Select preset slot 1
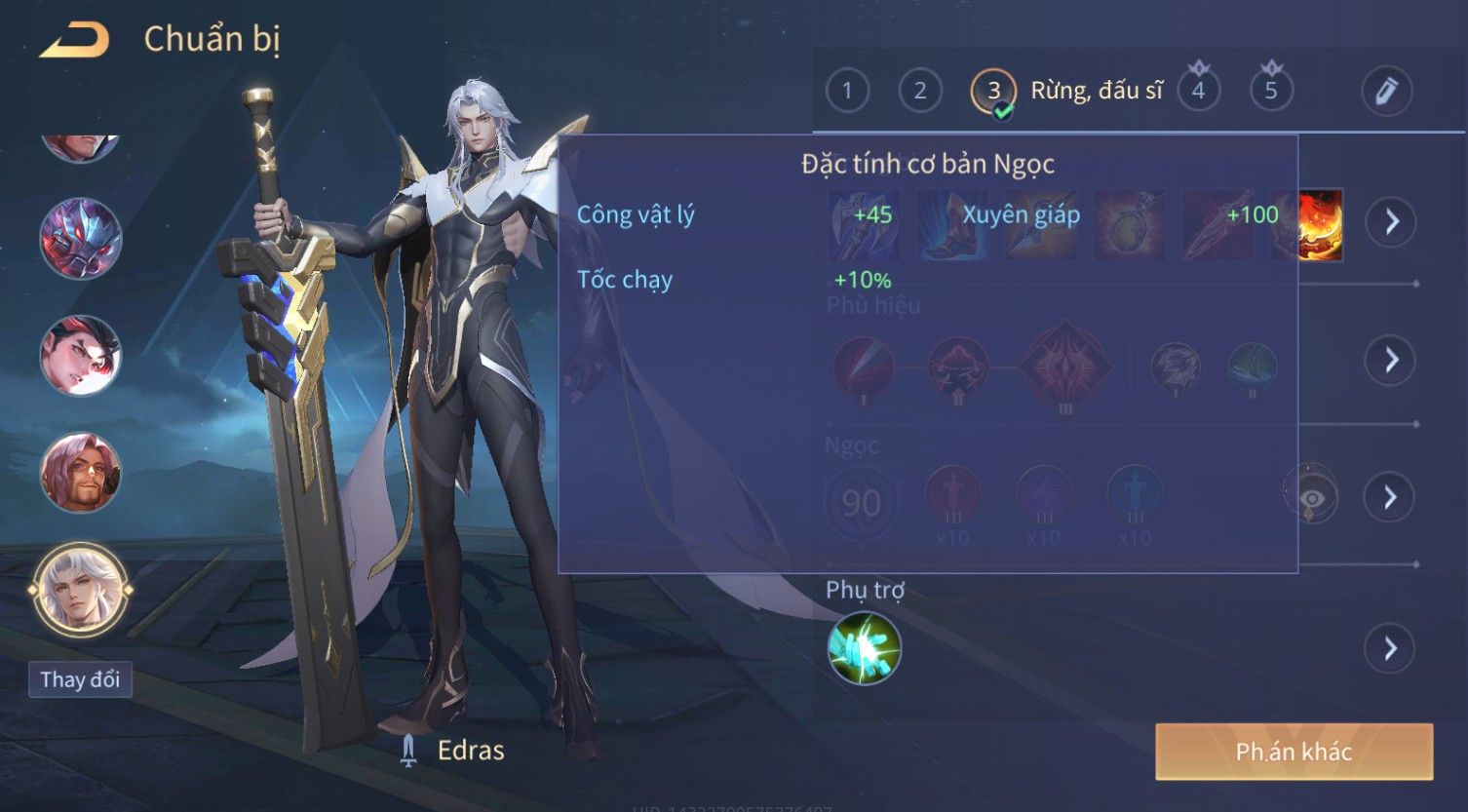Image resolution: width=1468 pixels, height=812 pixels. pyautogui.click(x=847, y=91)
